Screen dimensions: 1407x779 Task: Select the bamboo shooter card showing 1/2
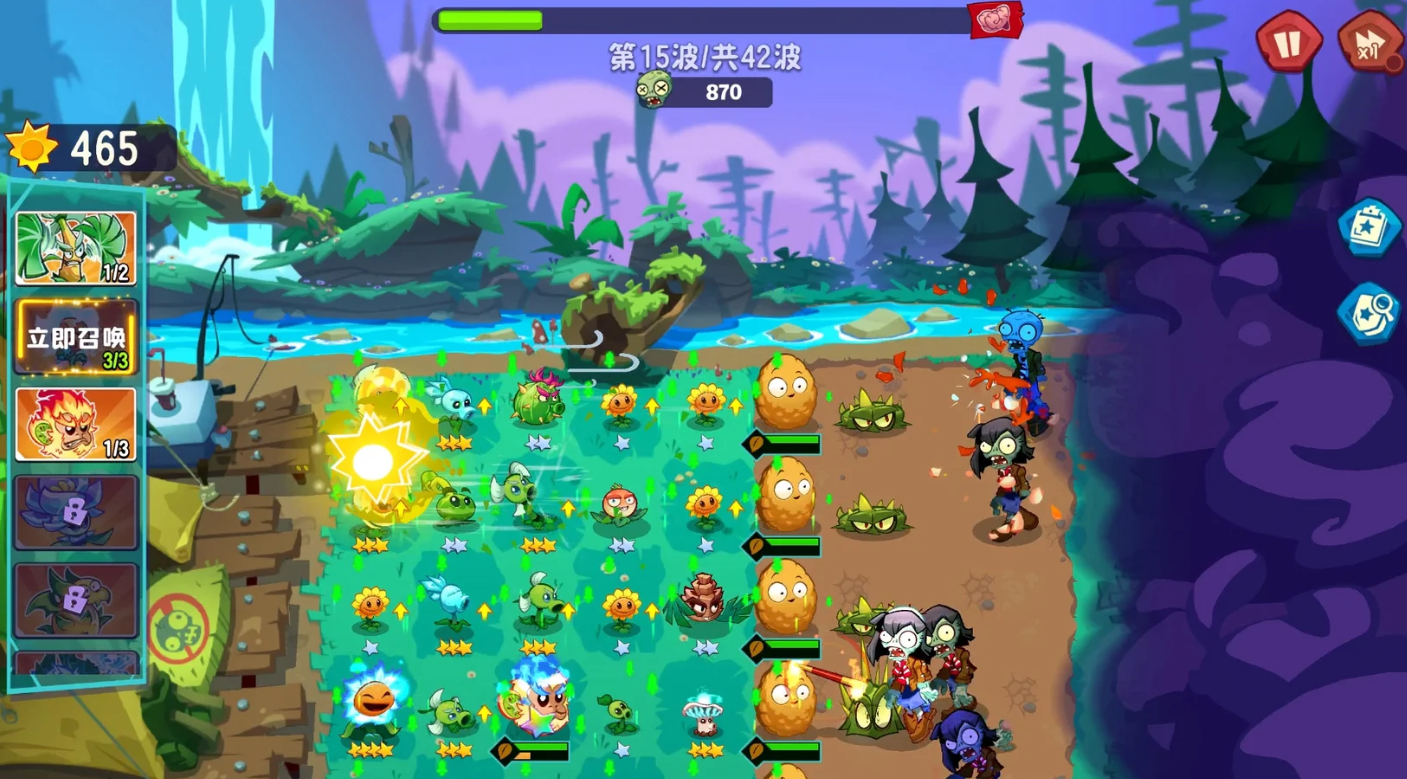click(x=75, y=247)
